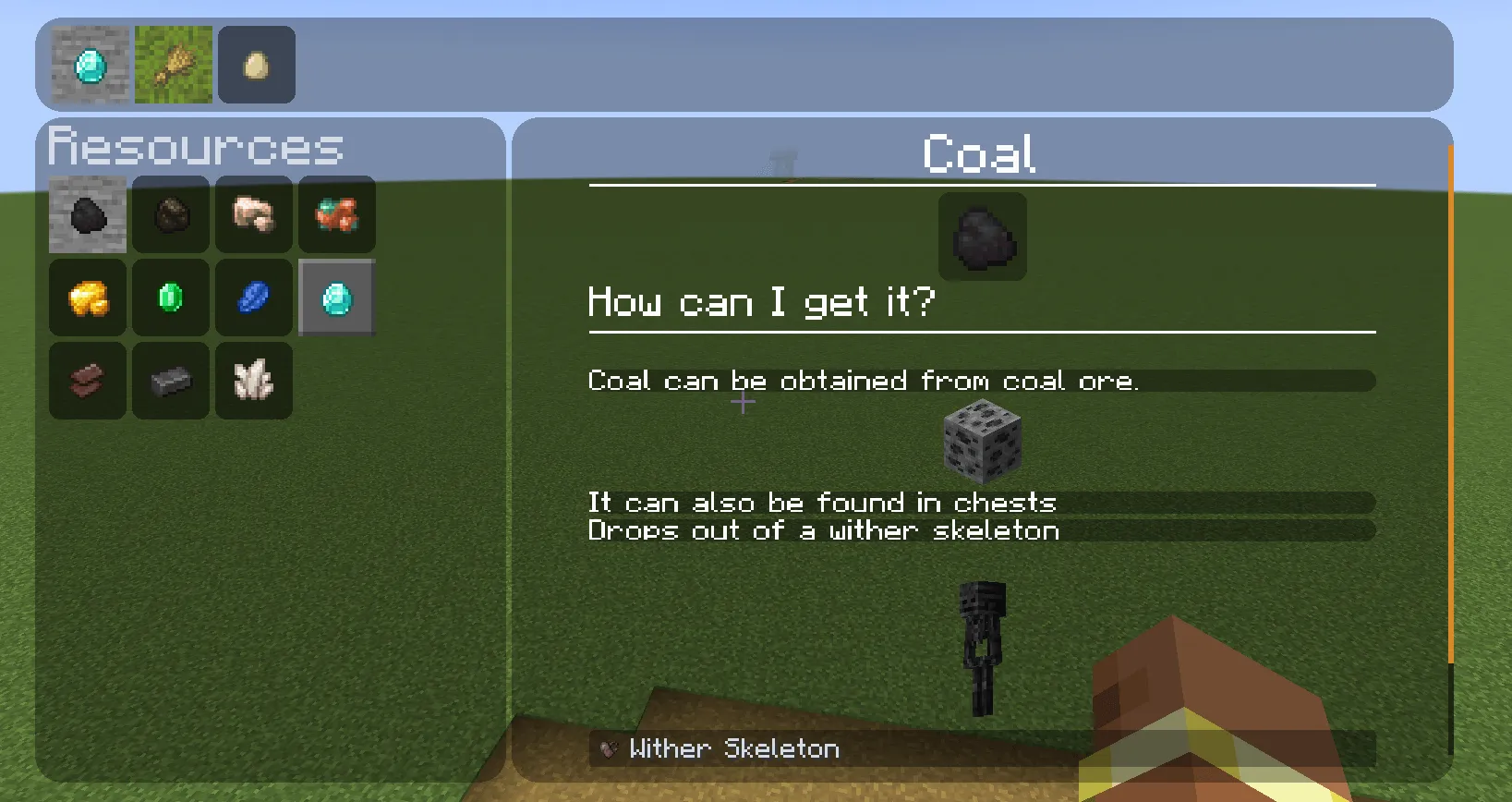Open the iron ingot entry
1512x802 pixels.
[x=170, y=381]
